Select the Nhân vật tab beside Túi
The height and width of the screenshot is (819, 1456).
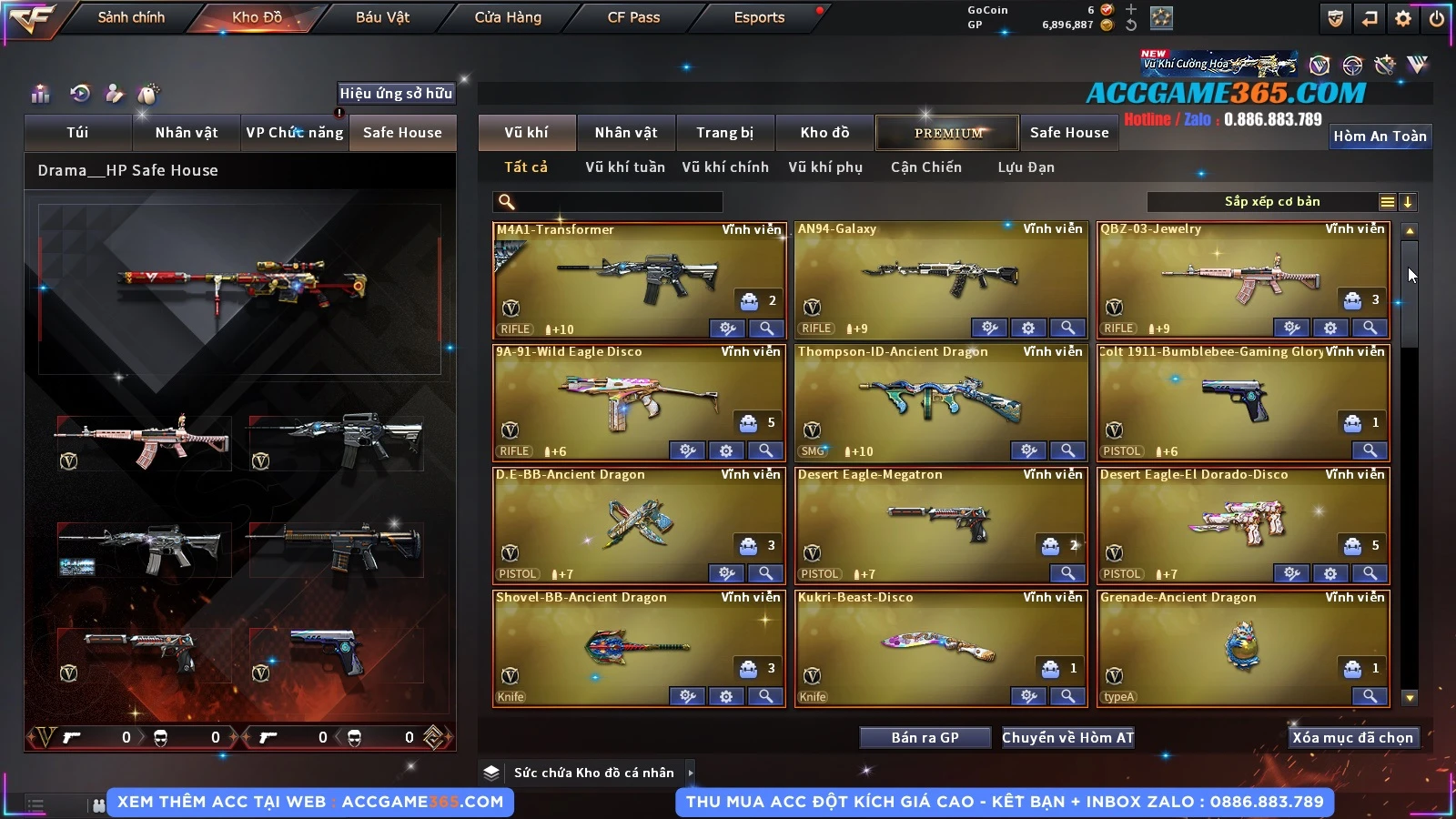186,133
